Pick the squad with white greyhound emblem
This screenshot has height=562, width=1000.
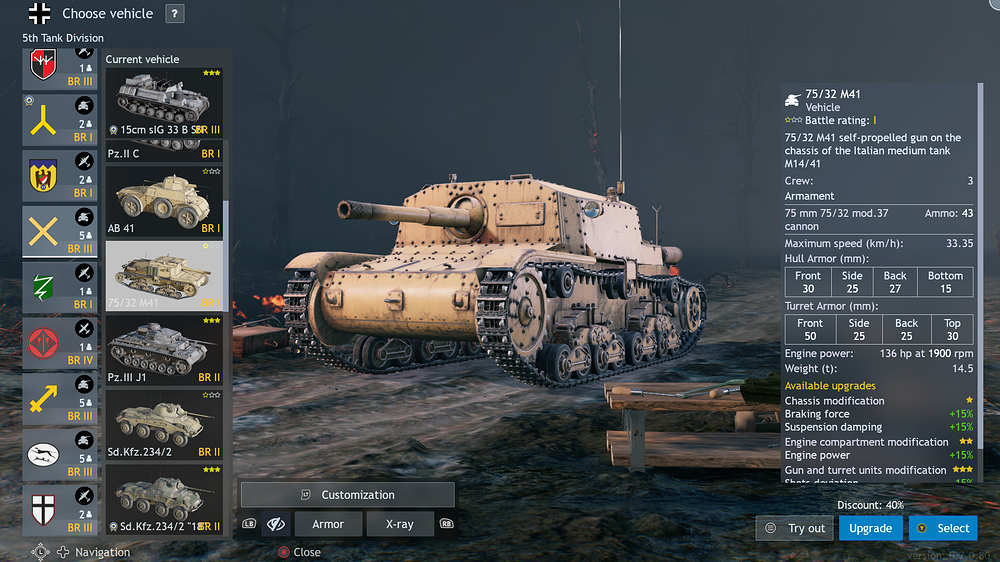tap(59, 455)
